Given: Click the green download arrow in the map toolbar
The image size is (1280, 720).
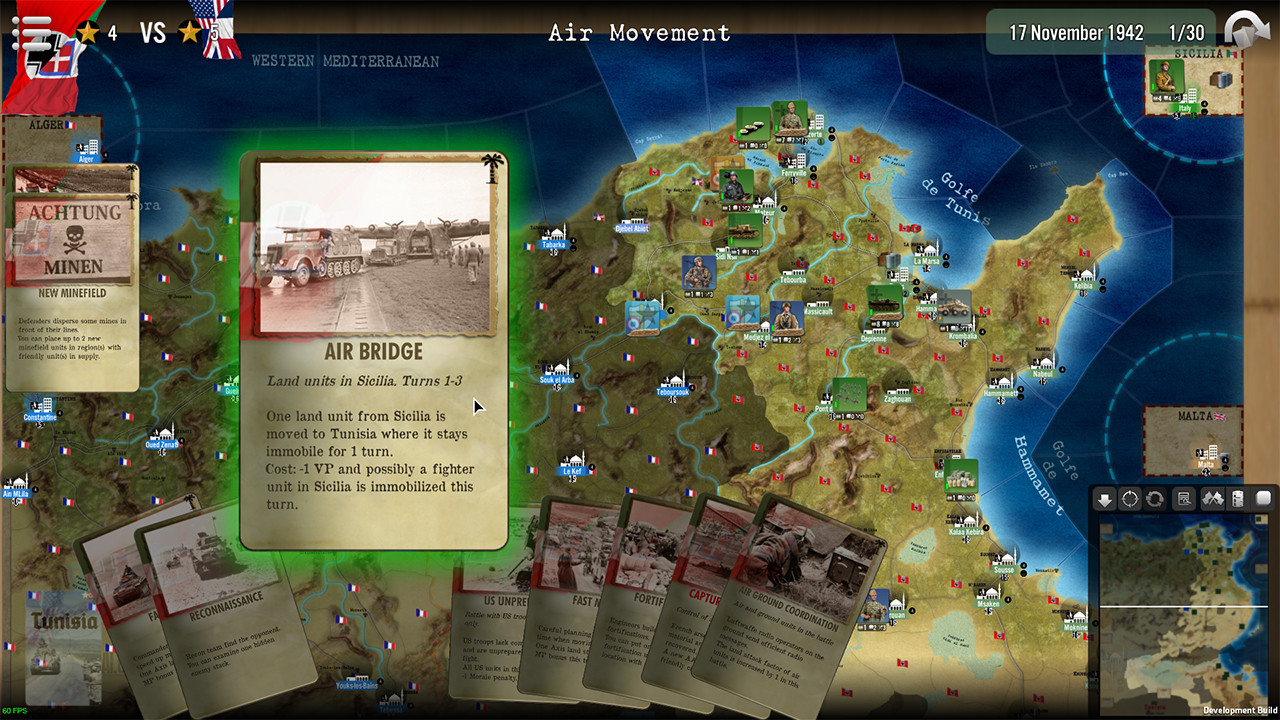Looking at the screenshot, I should click(1105, 498).
